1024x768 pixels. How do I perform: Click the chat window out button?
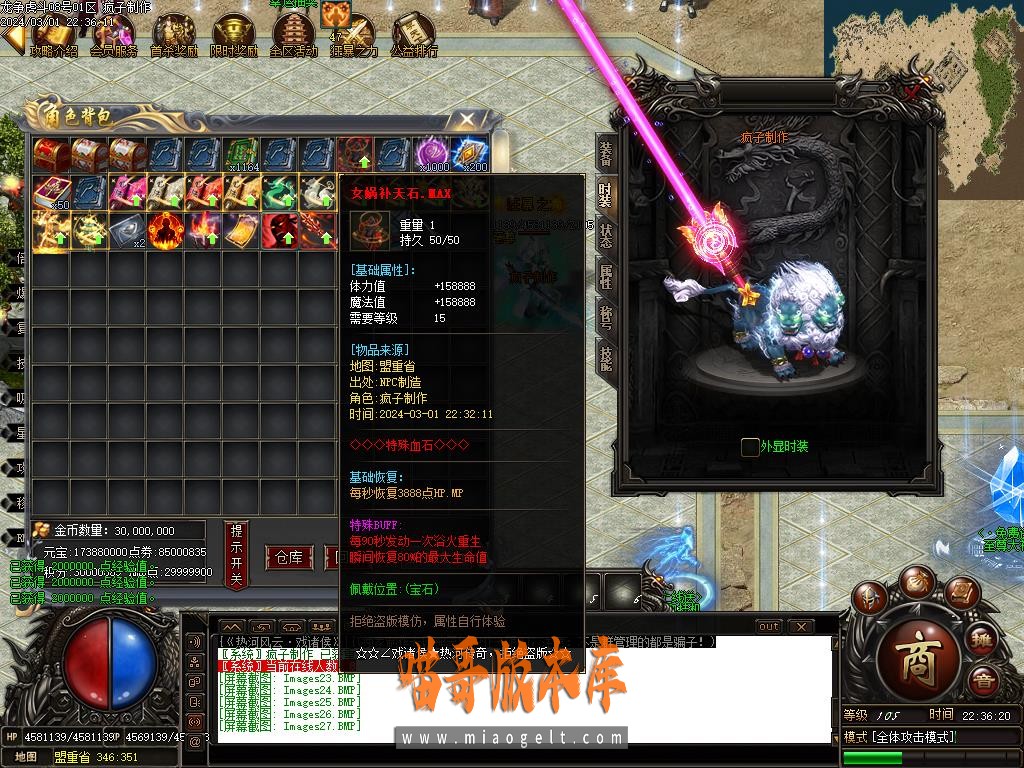[x=768, y=626]
